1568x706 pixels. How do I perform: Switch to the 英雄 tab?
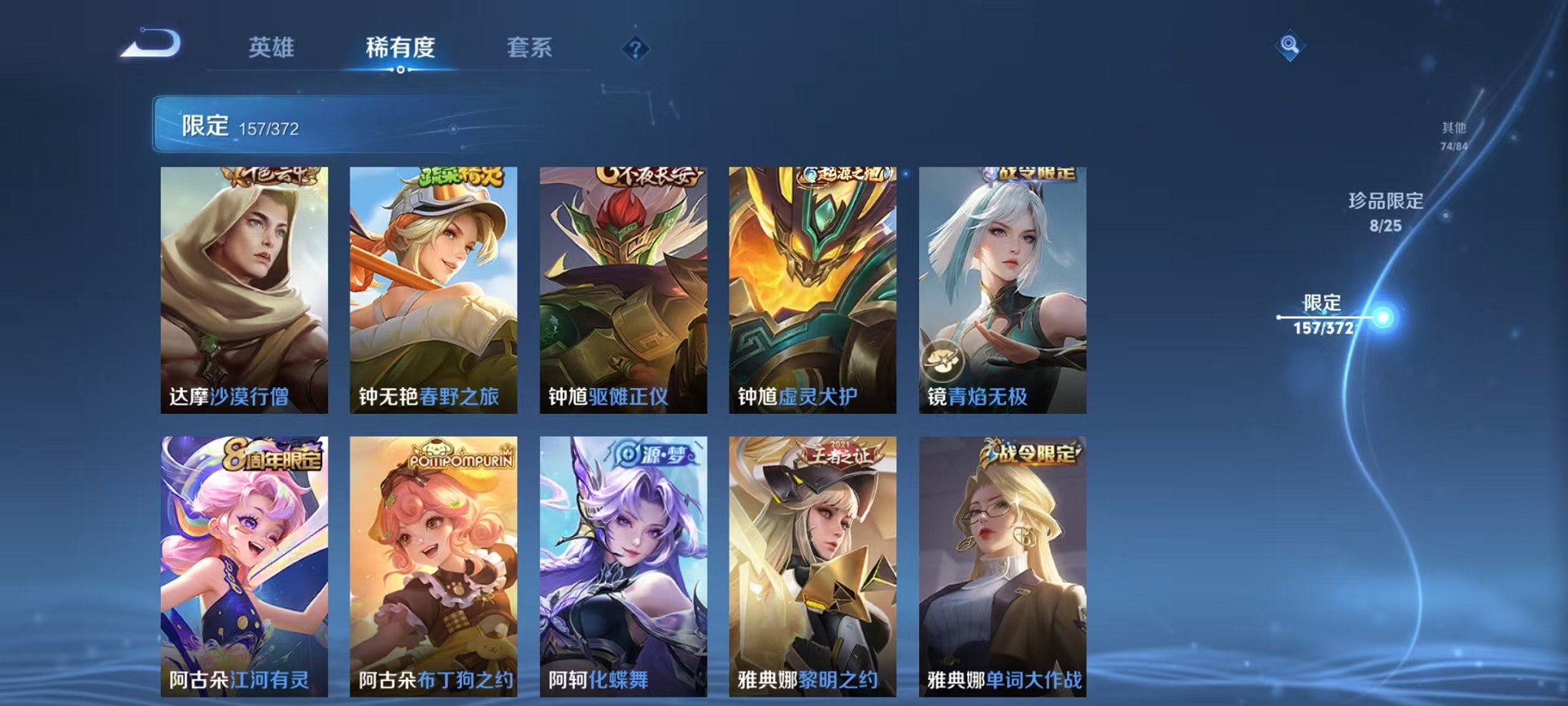point(273,46)
